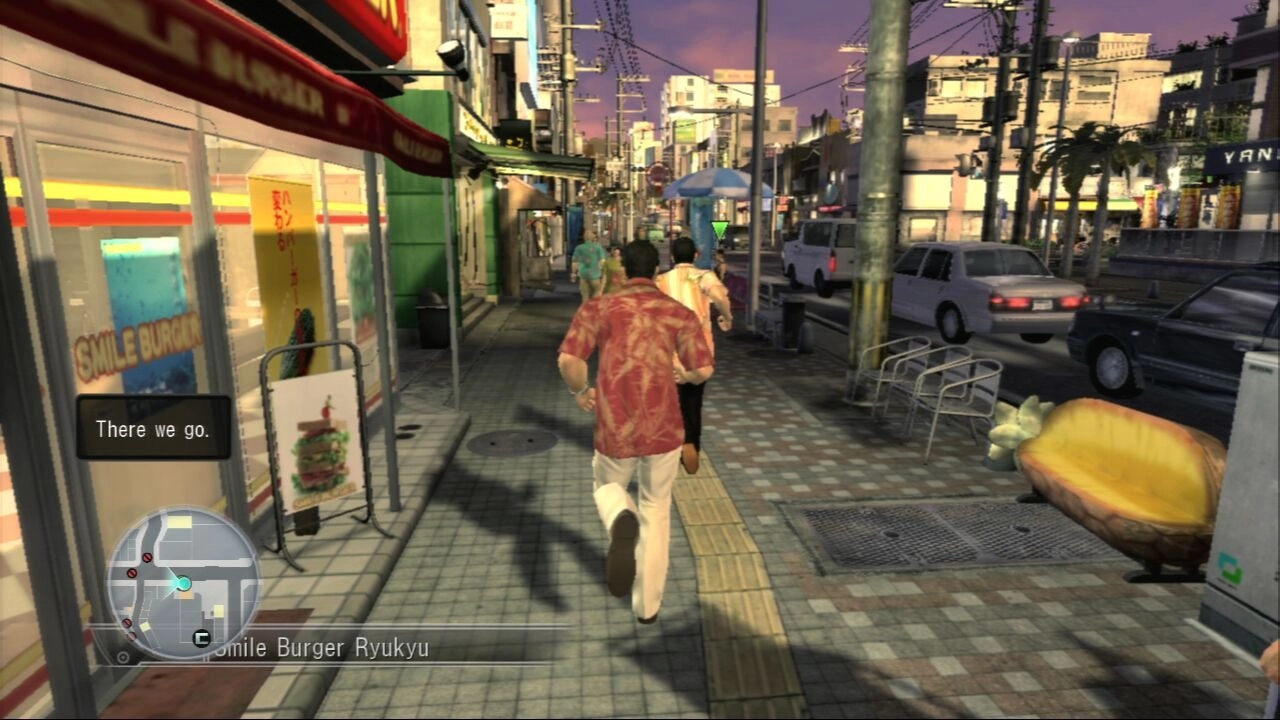
Task: Select the Smile Burger Ryukyu location label
Action: pos(322,648)
